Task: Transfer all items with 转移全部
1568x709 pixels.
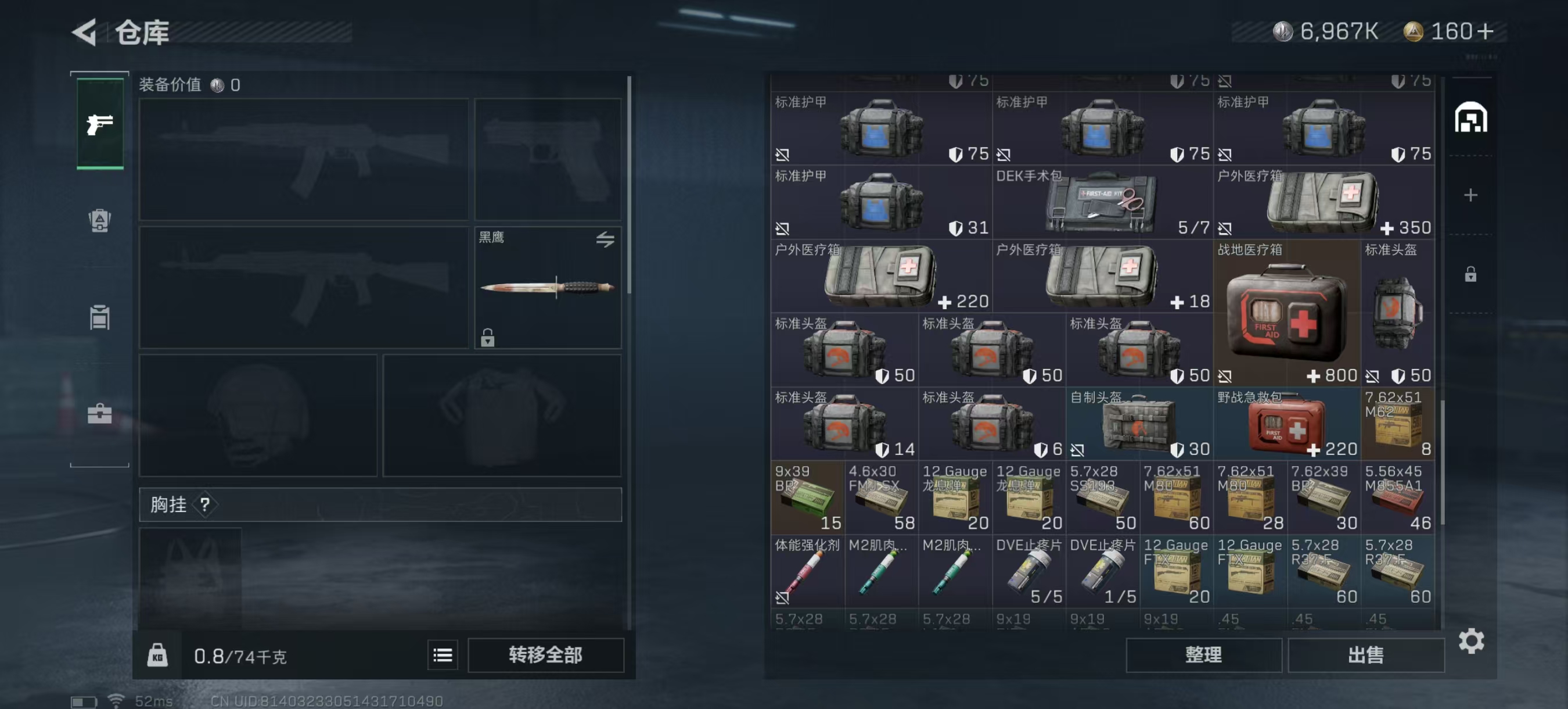Action: click(545, 655)
